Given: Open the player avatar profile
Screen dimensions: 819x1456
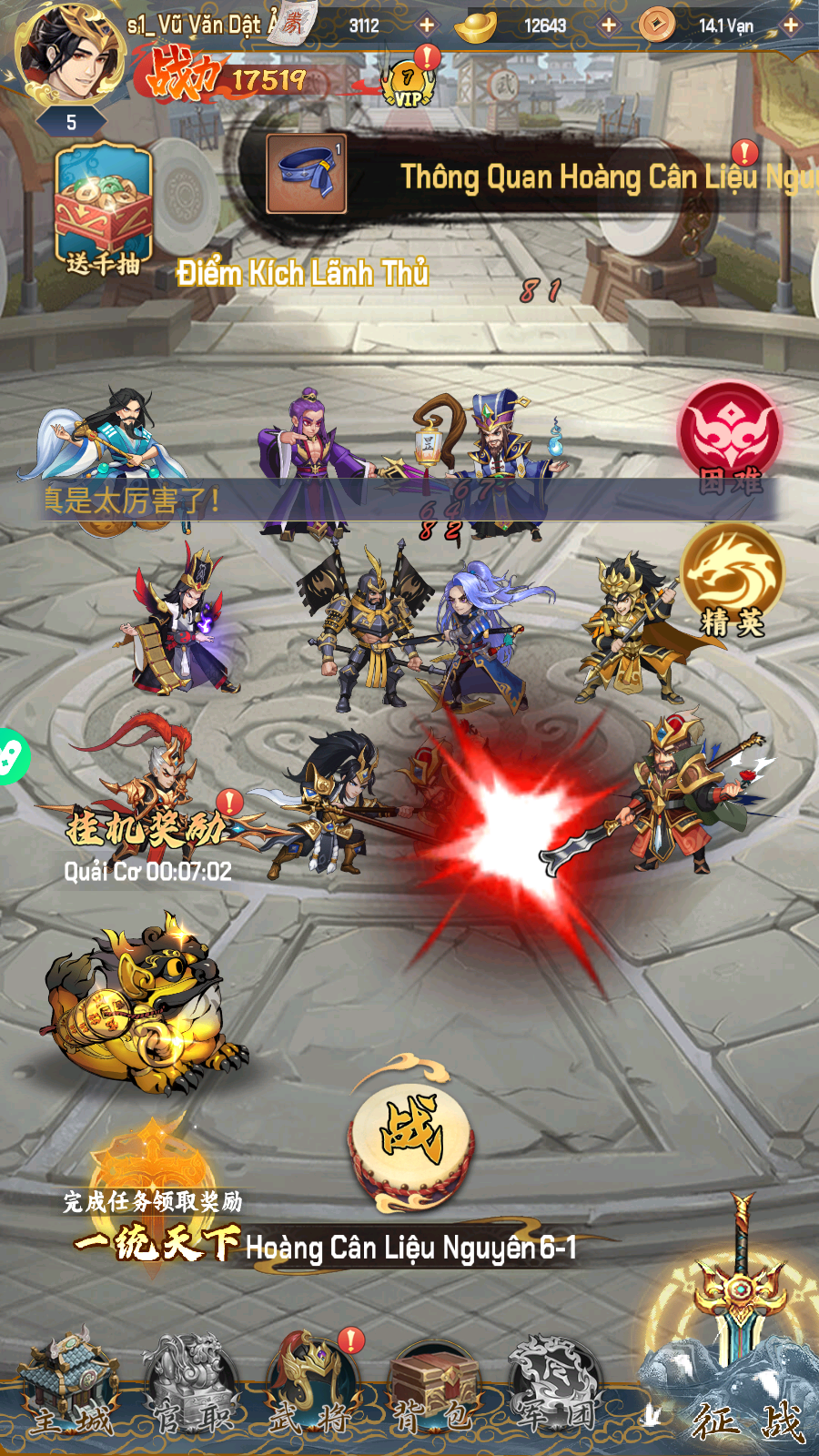Looking at the screenshot, I should pyautogui.click(x=71, y=56).
